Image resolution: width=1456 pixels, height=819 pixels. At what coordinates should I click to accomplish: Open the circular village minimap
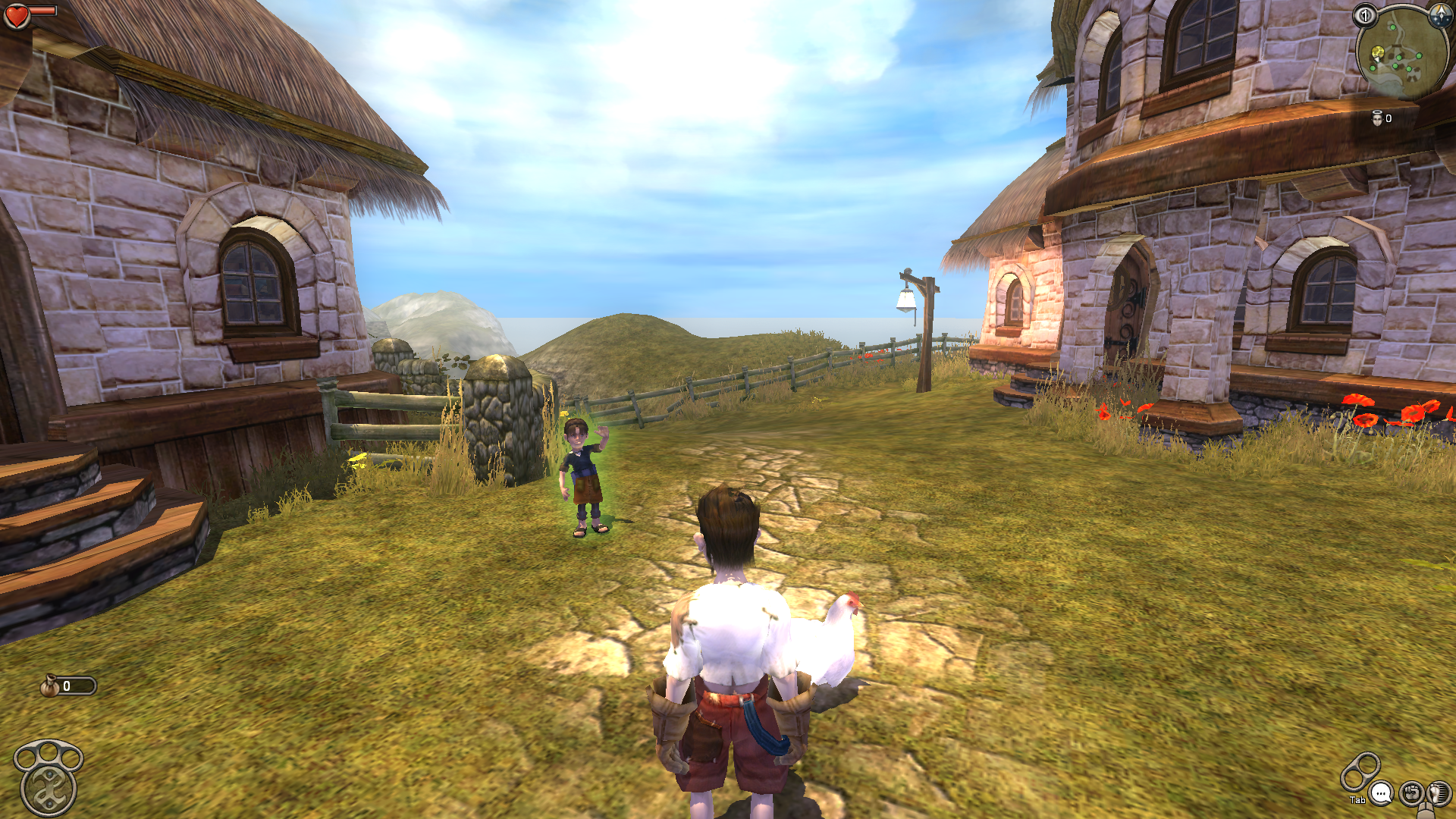pos(1401,56)
